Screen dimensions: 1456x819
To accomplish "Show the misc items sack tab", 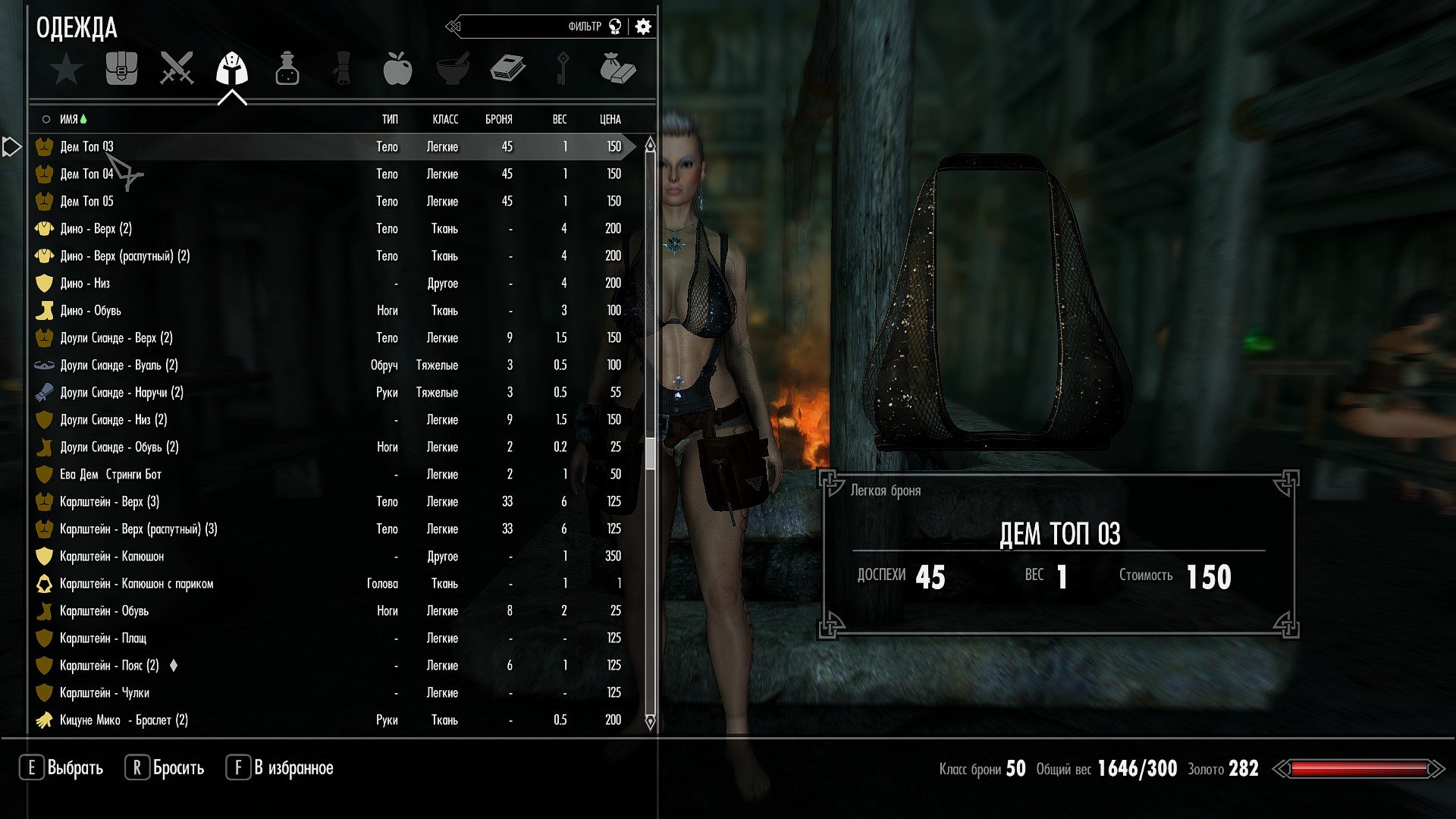I will coord(617,69).
